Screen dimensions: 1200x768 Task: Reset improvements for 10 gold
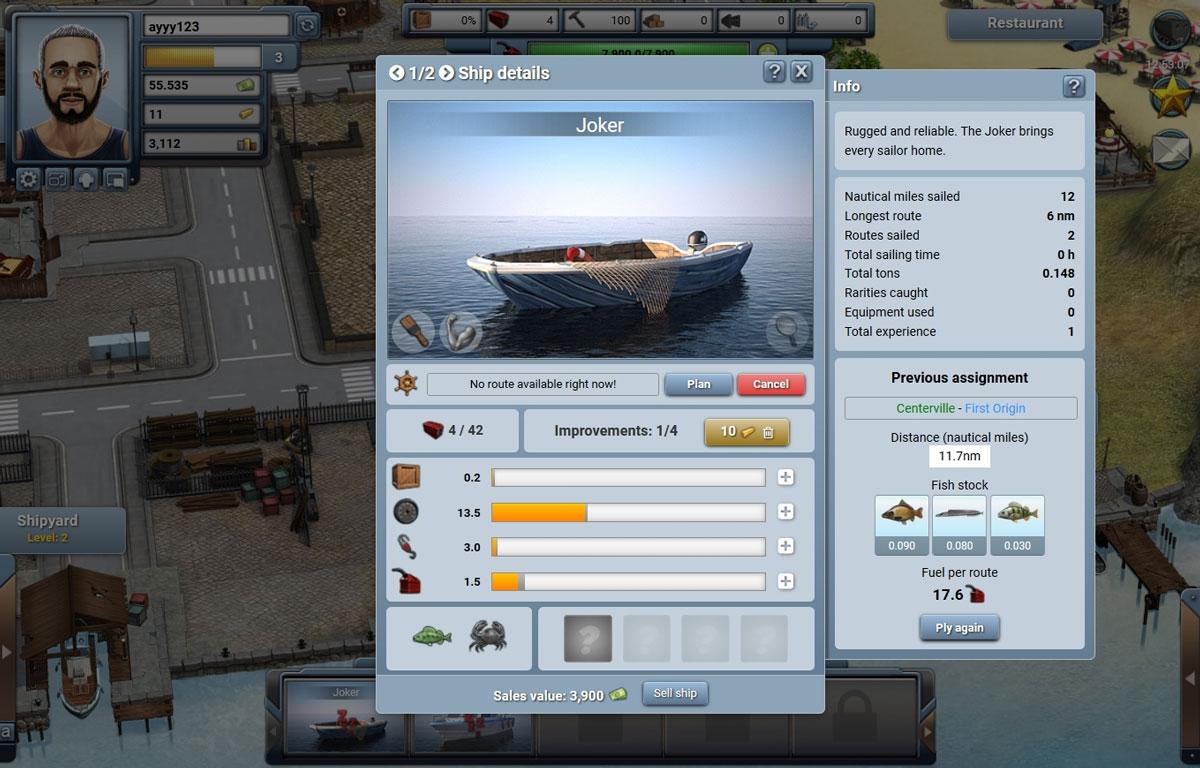click(x=746, y=432)
